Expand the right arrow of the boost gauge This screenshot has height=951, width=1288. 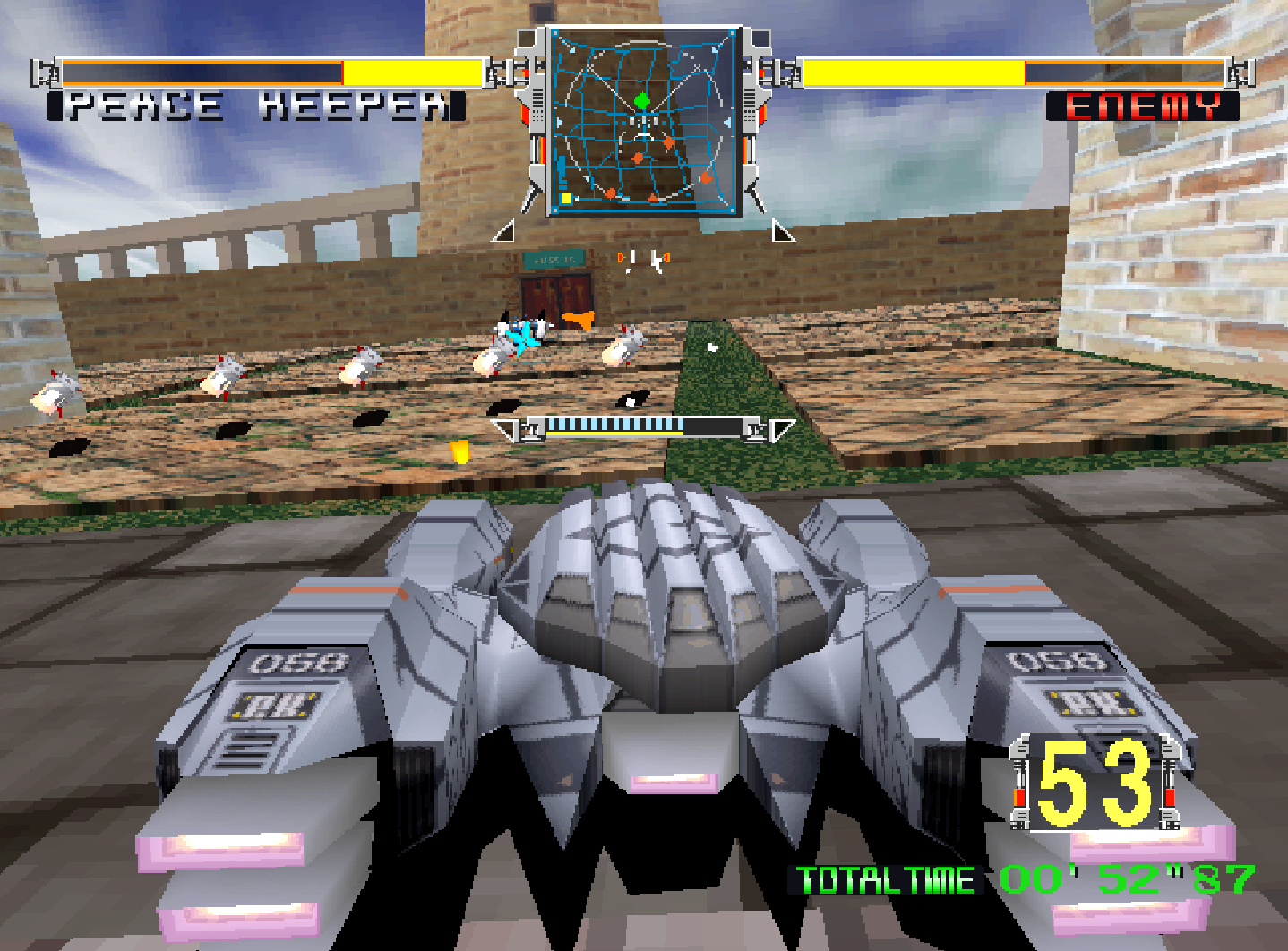pyautogui.click(x=782, y=431)
